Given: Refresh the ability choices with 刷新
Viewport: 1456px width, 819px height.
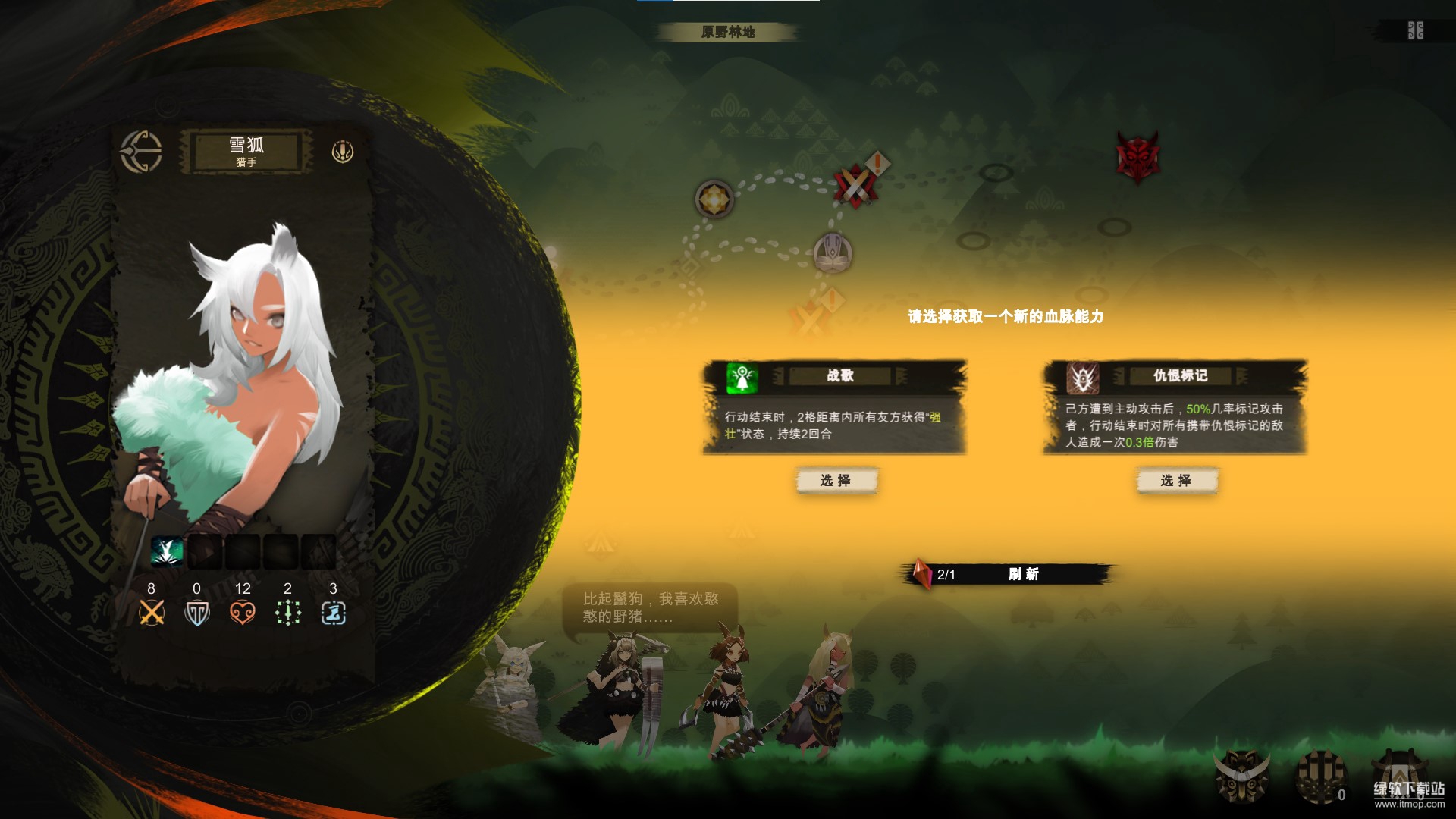Looking at the screenshot, I should [1023, 574].
